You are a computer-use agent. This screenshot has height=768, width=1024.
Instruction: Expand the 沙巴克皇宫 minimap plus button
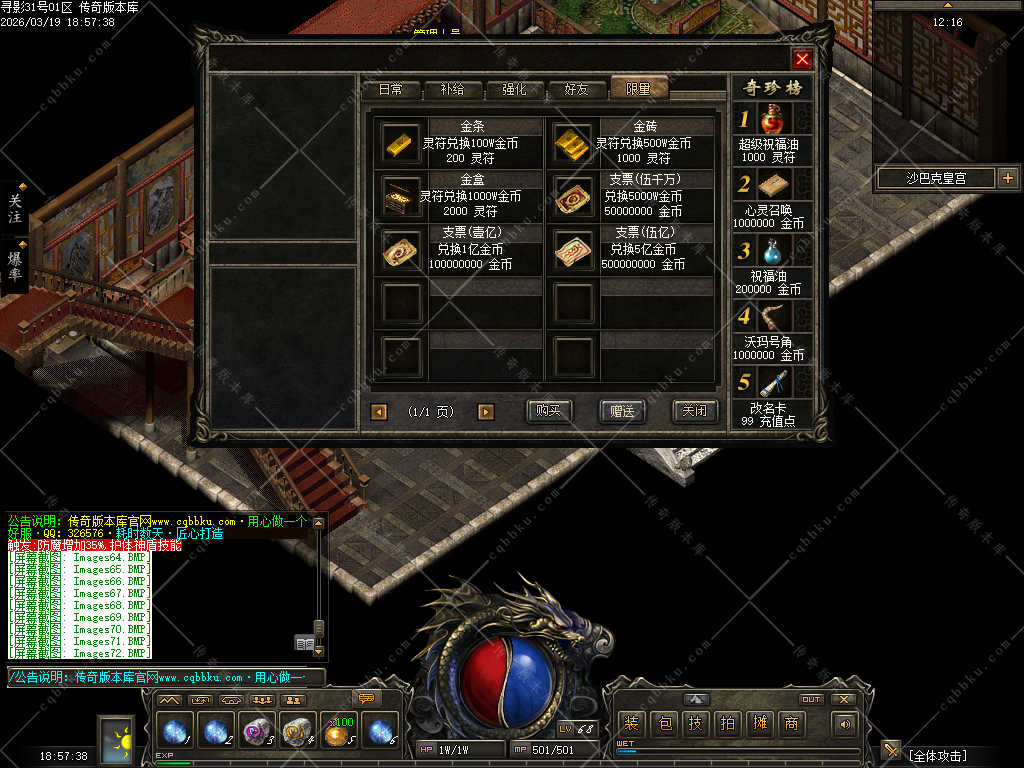1007,178
